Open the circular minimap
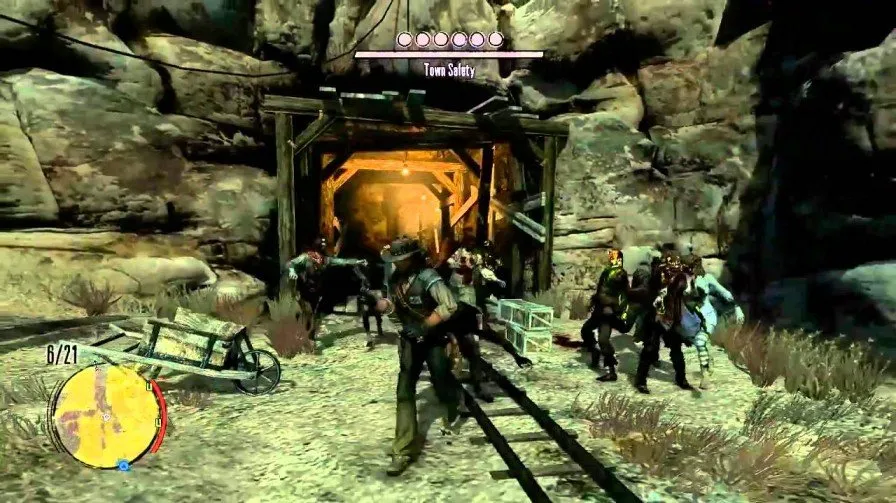This screenshot has height=503, width=896. 106,415
